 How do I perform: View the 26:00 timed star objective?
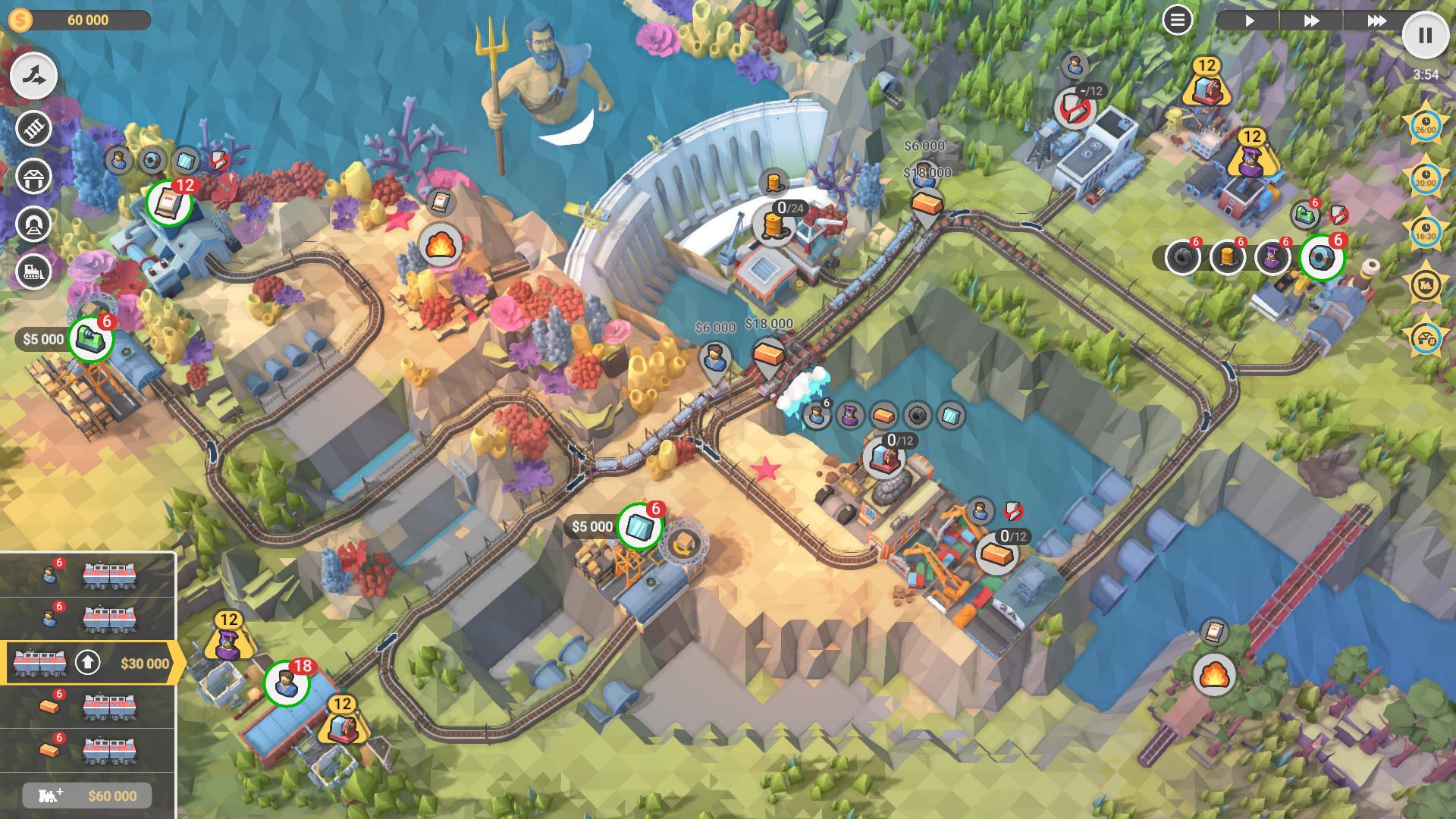(x=1426, y=127)
